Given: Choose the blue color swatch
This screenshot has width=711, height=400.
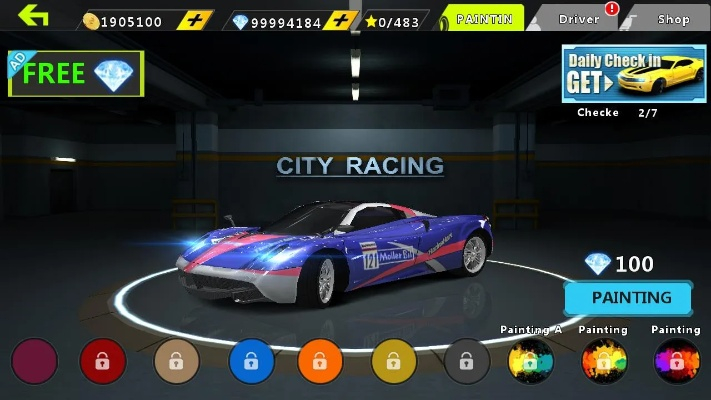Looking at the screenshot, I should [x=248, y=361].
